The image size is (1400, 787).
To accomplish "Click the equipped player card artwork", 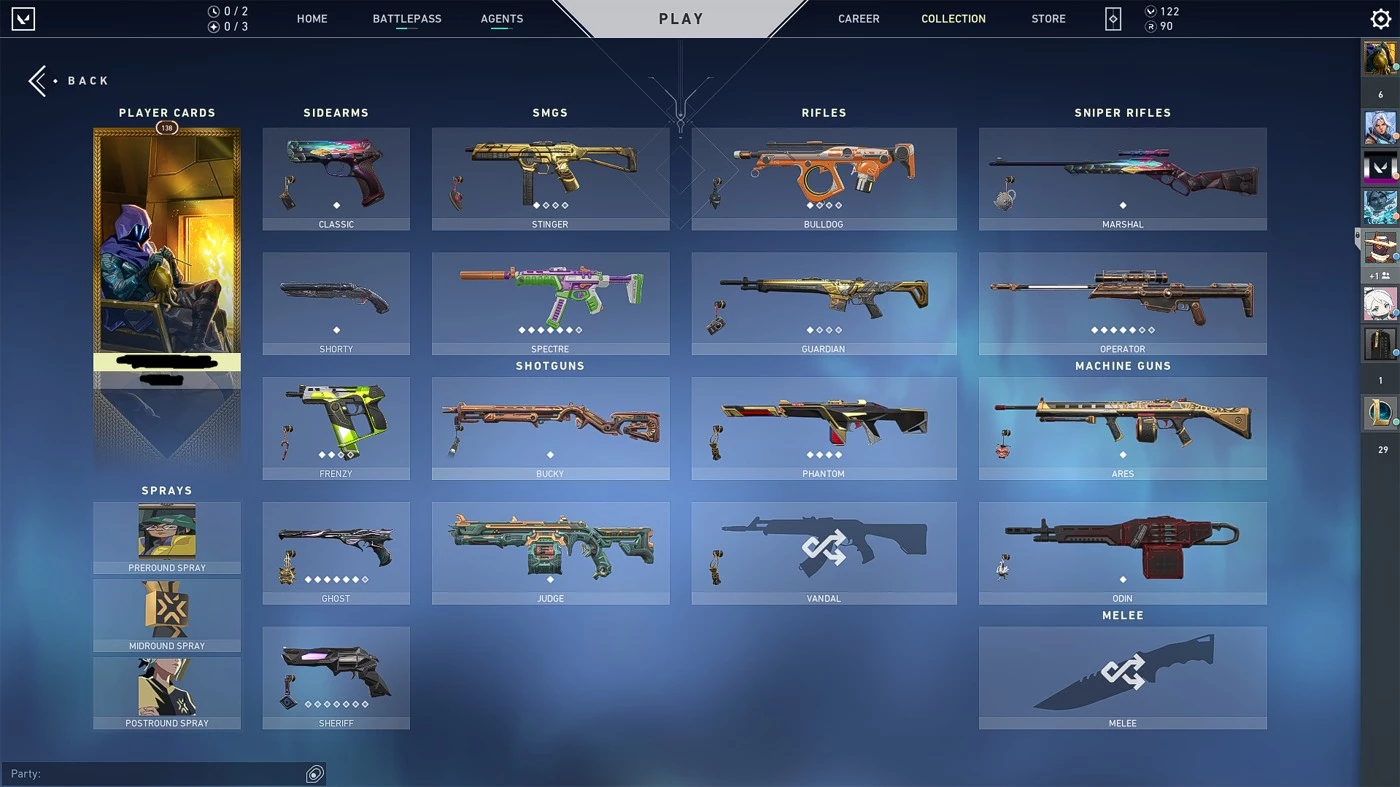I will click(166, 250).
